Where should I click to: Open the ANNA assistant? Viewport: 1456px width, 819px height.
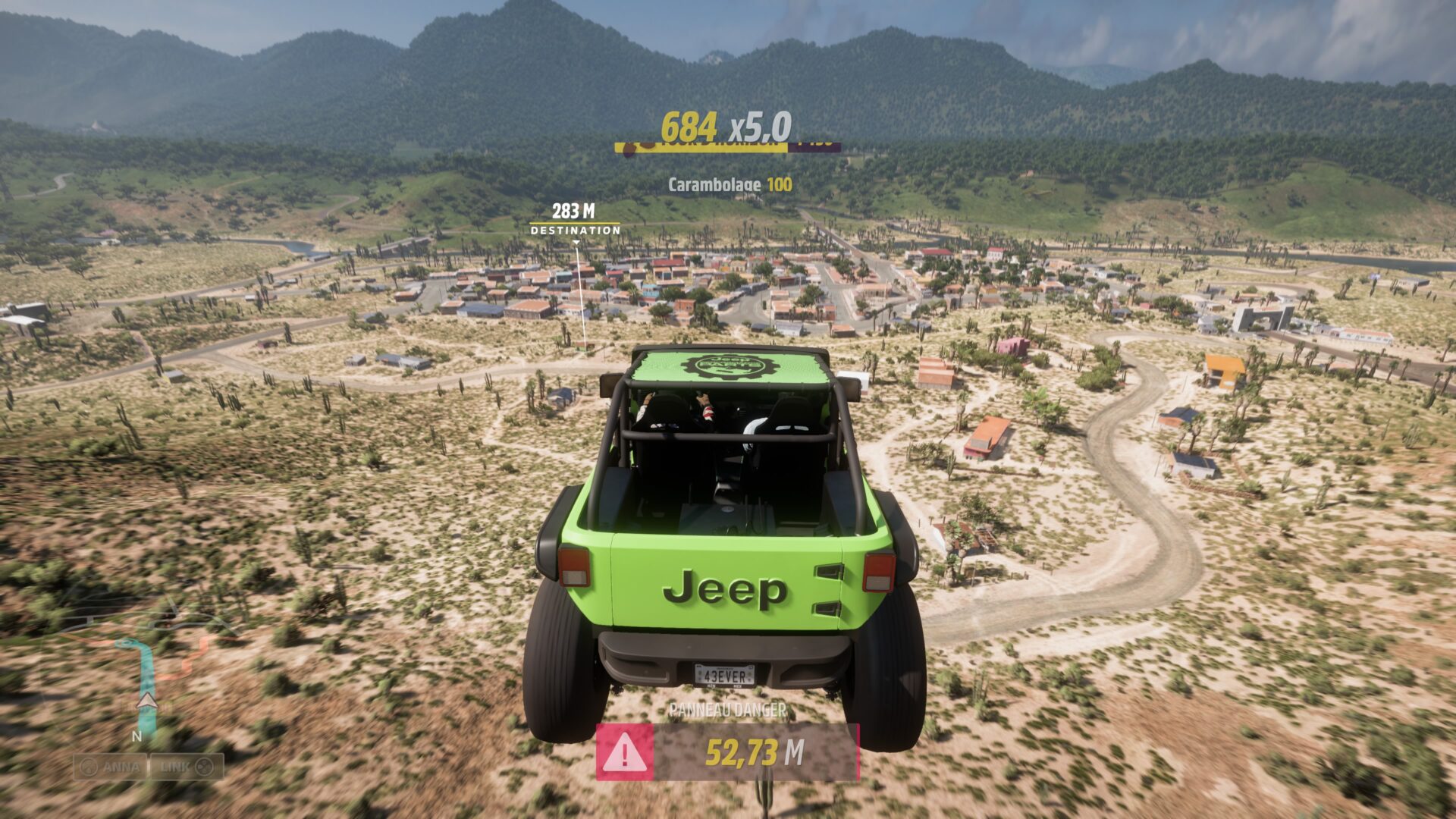[111, 767]
